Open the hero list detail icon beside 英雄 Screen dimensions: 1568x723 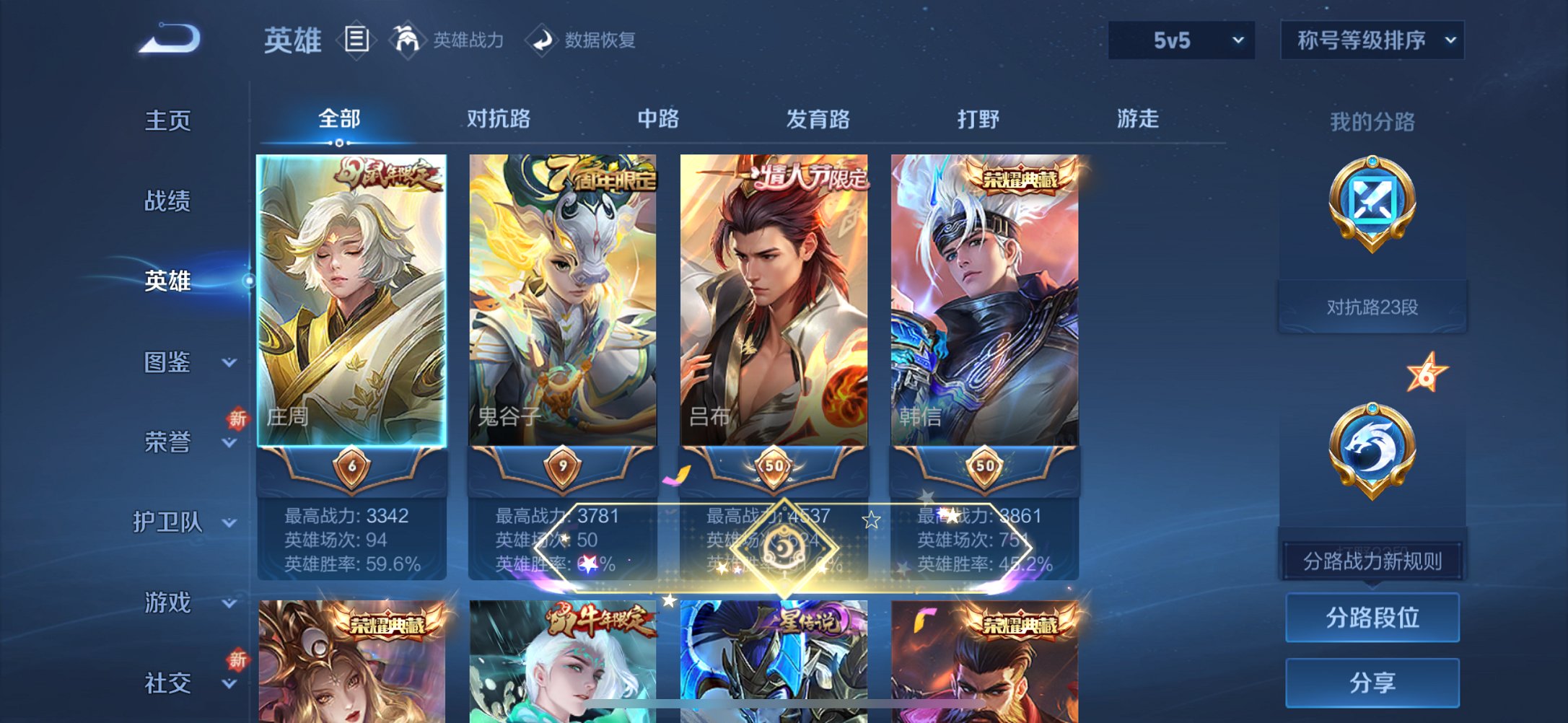pos(356,41)
